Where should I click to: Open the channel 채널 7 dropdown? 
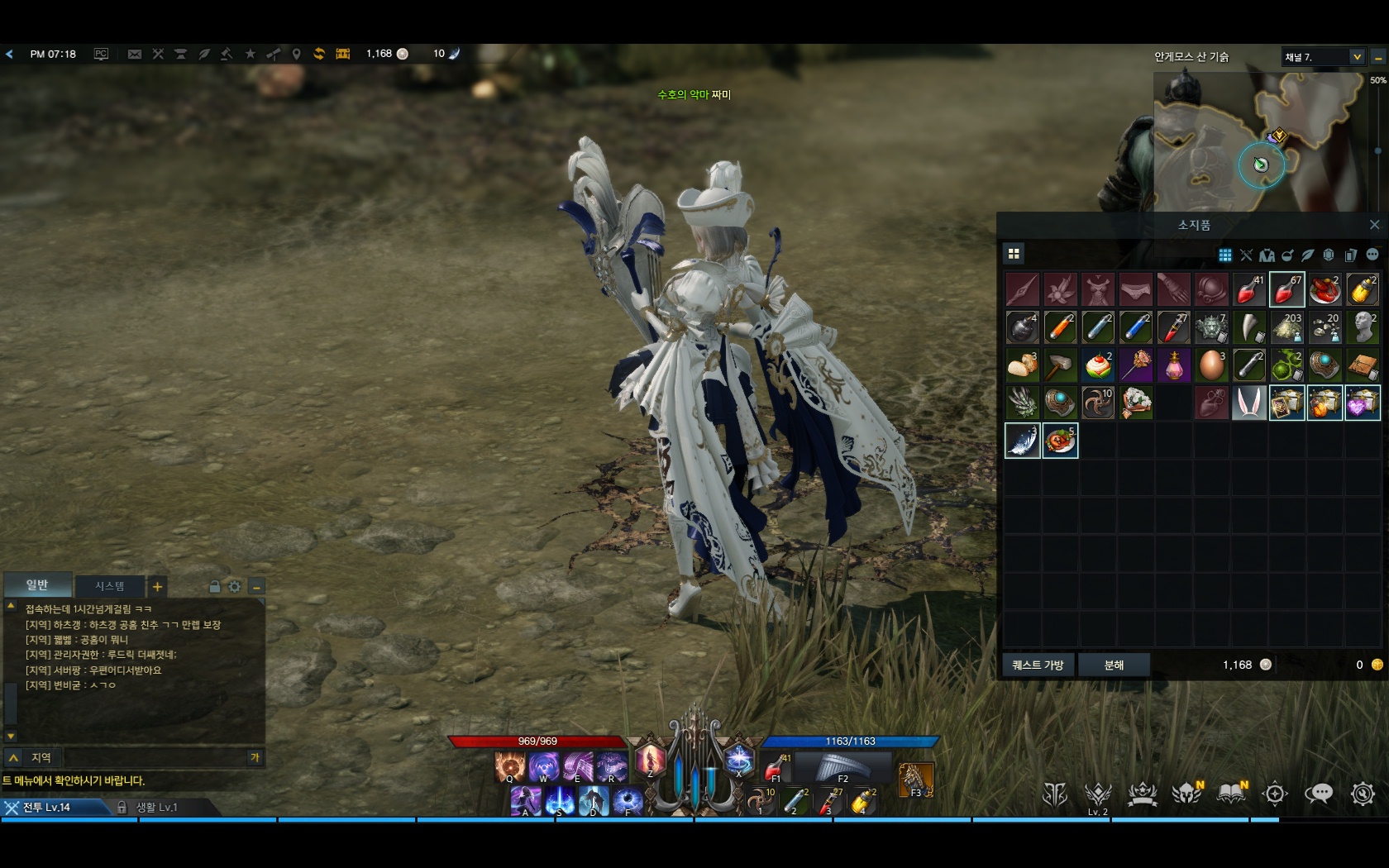[1357, 57]
